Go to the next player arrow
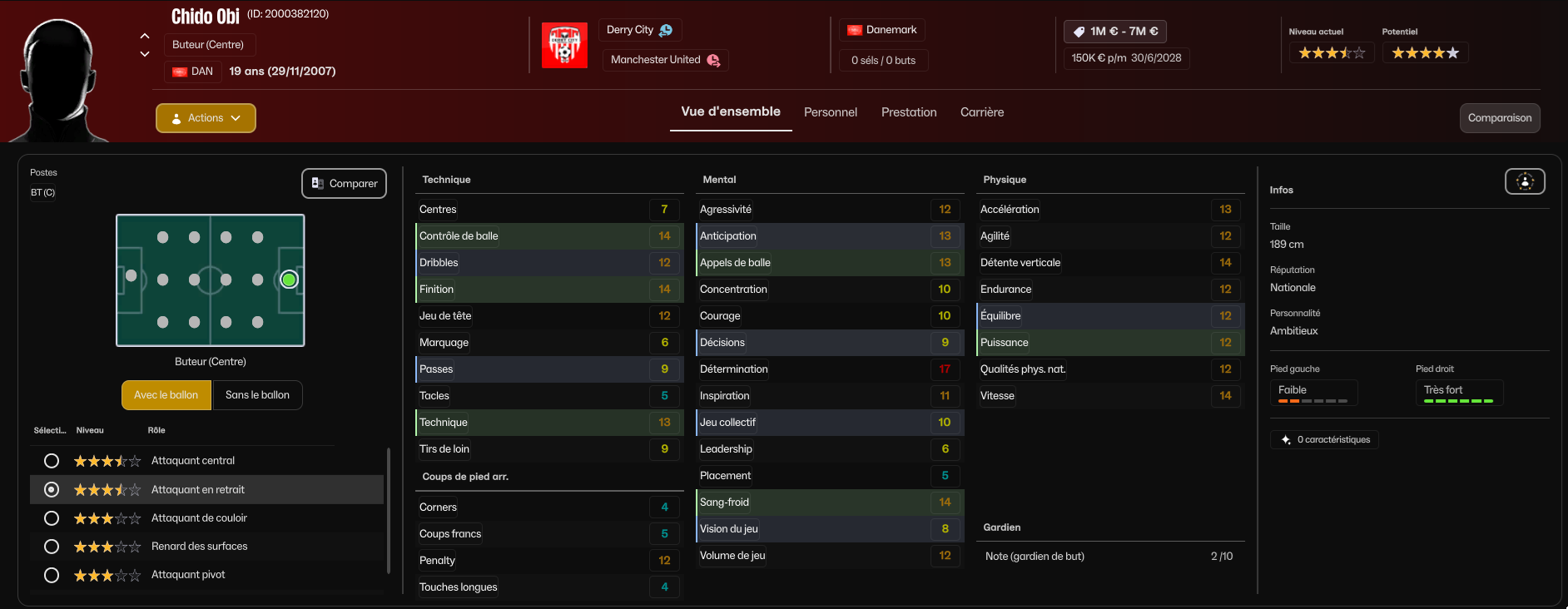The width and height of the screenshot is (1568, 609). point(145,54)
